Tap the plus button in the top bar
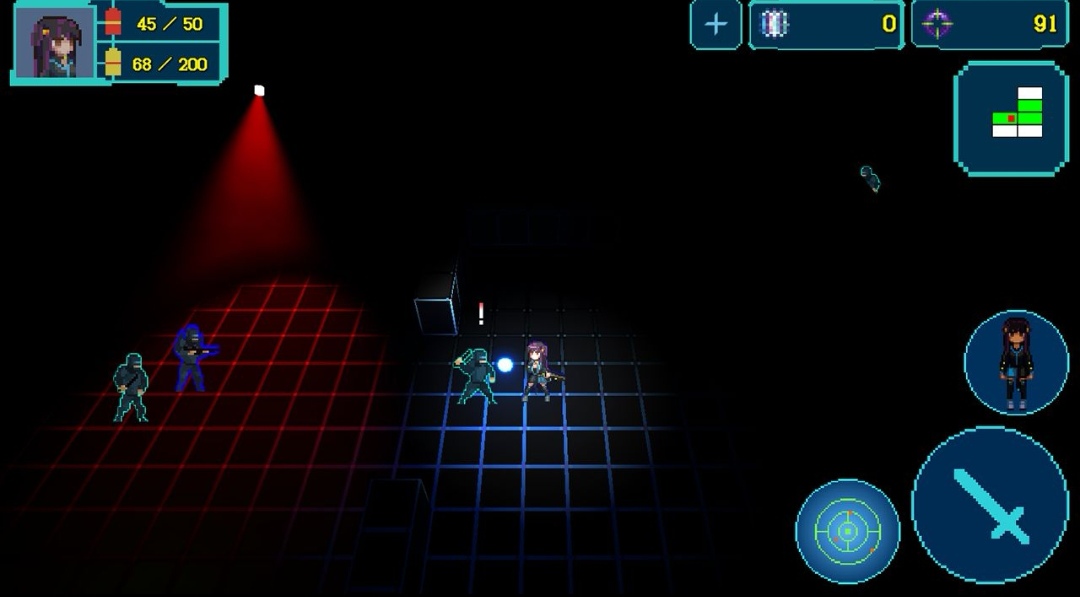1080x597 pixels. point(715,25)
